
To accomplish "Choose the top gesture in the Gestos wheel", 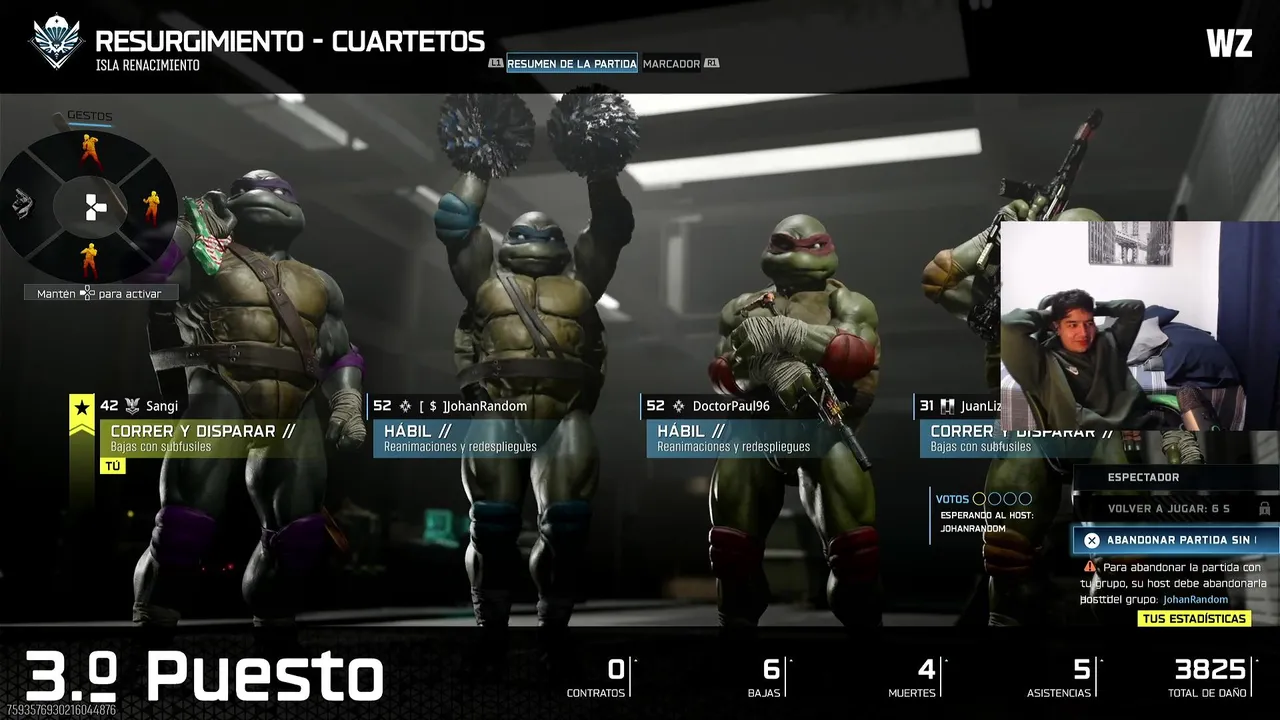I will [91, 151].
